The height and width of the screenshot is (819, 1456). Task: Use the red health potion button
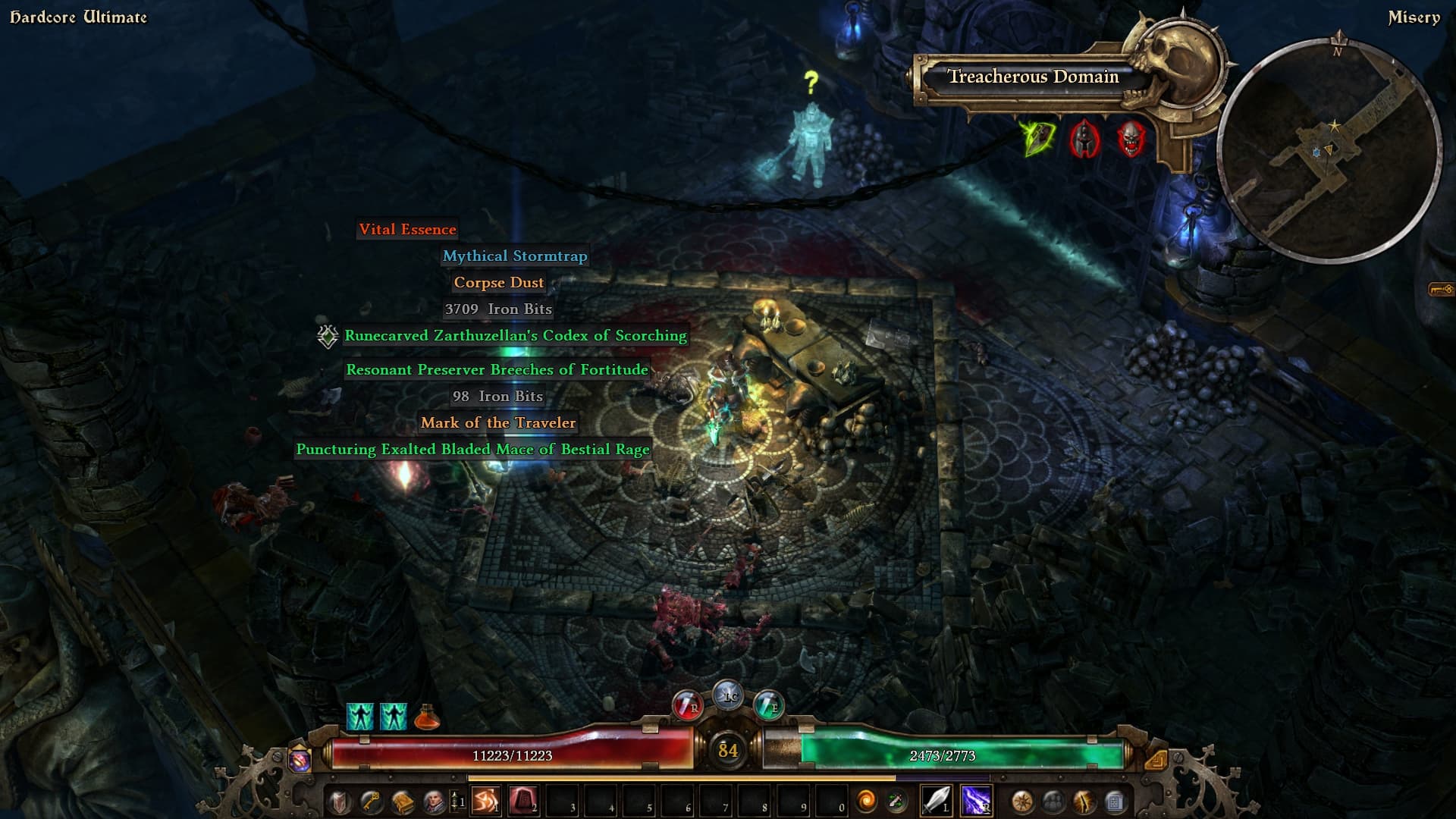(689, 705)
